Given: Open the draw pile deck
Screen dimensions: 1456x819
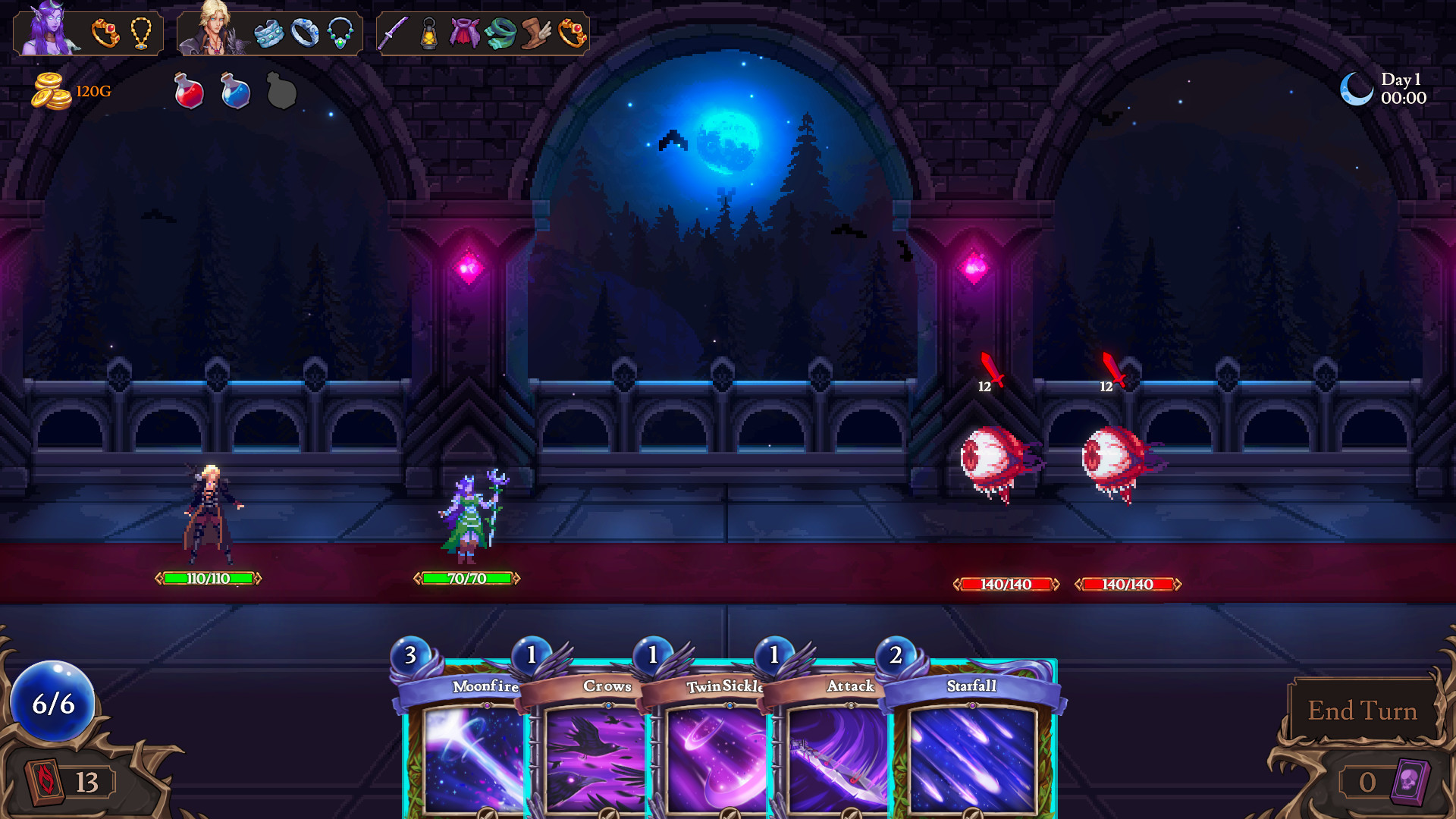Looking at the screenshot, I should [47, 781].
